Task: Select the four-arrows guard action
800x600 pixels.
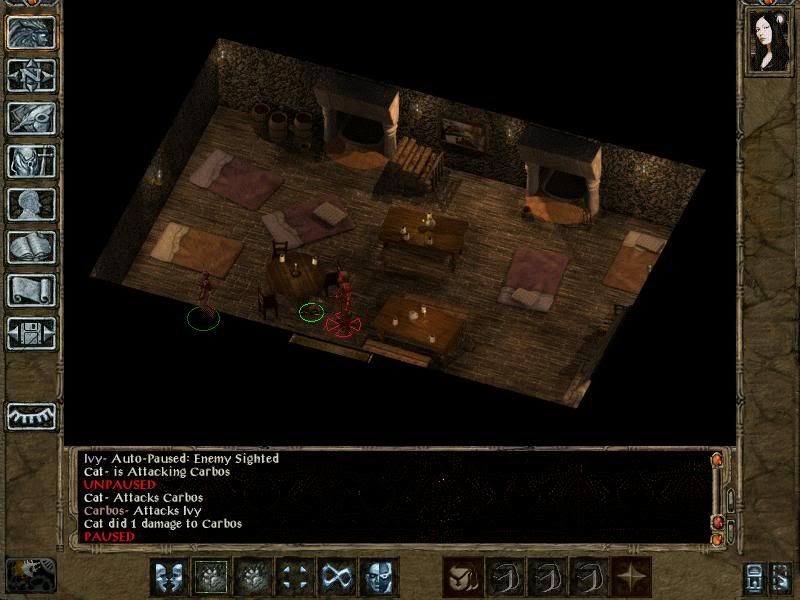Action: coord(295,577)
